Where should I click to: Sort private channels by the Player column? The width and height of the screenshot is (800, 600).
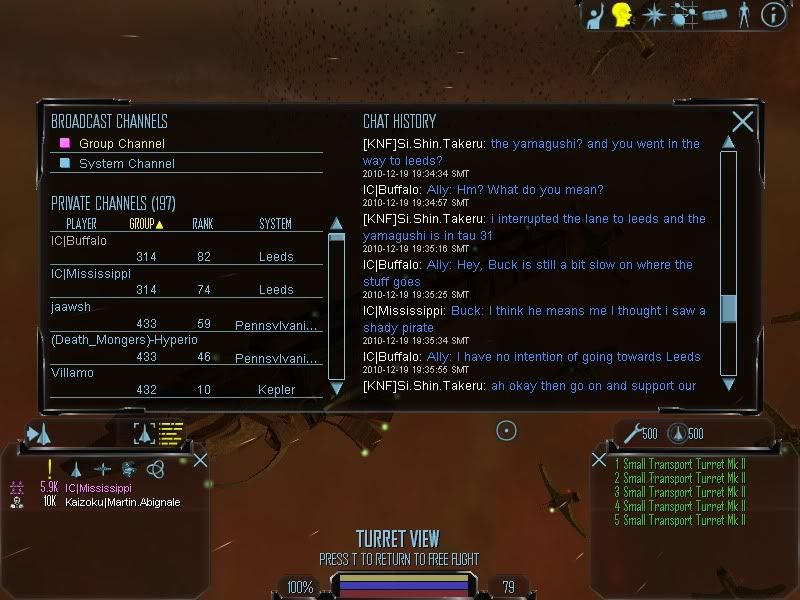81,224
